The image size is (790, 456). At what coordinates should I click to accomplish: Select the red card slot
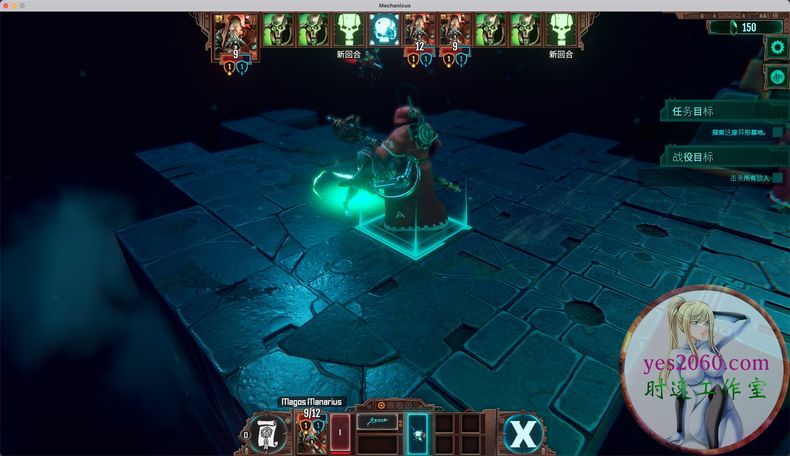coord(341,434)
